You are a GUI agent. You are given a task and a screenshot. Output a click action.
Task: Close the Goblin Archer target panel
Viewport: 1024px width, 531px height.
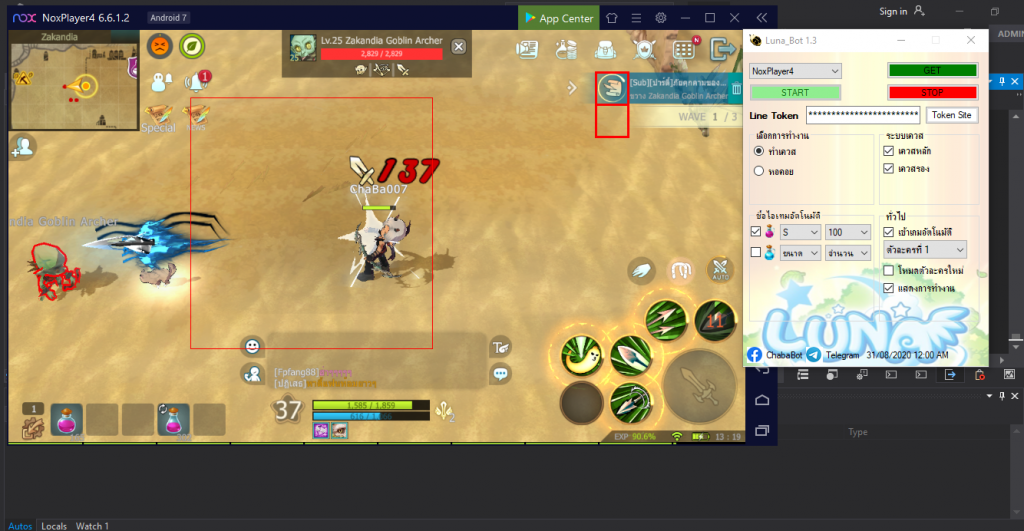click(x=458, y=46)
